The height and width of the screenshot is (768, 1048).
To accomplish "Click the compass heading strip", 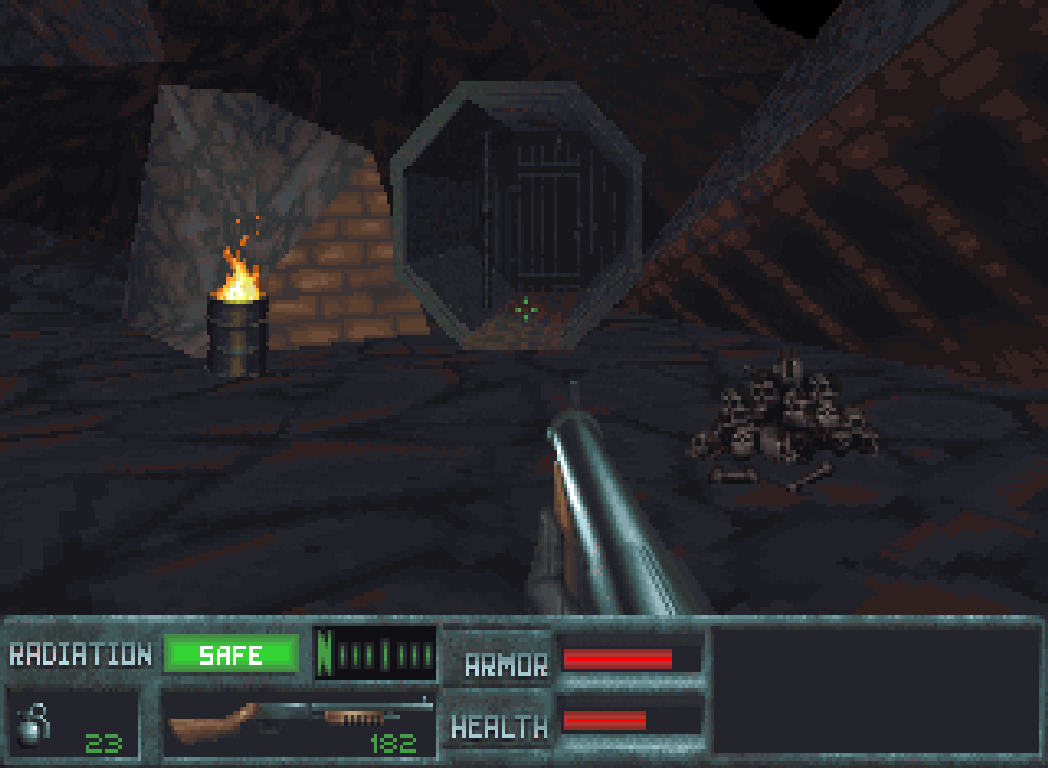I will click(x=375, y=654).
